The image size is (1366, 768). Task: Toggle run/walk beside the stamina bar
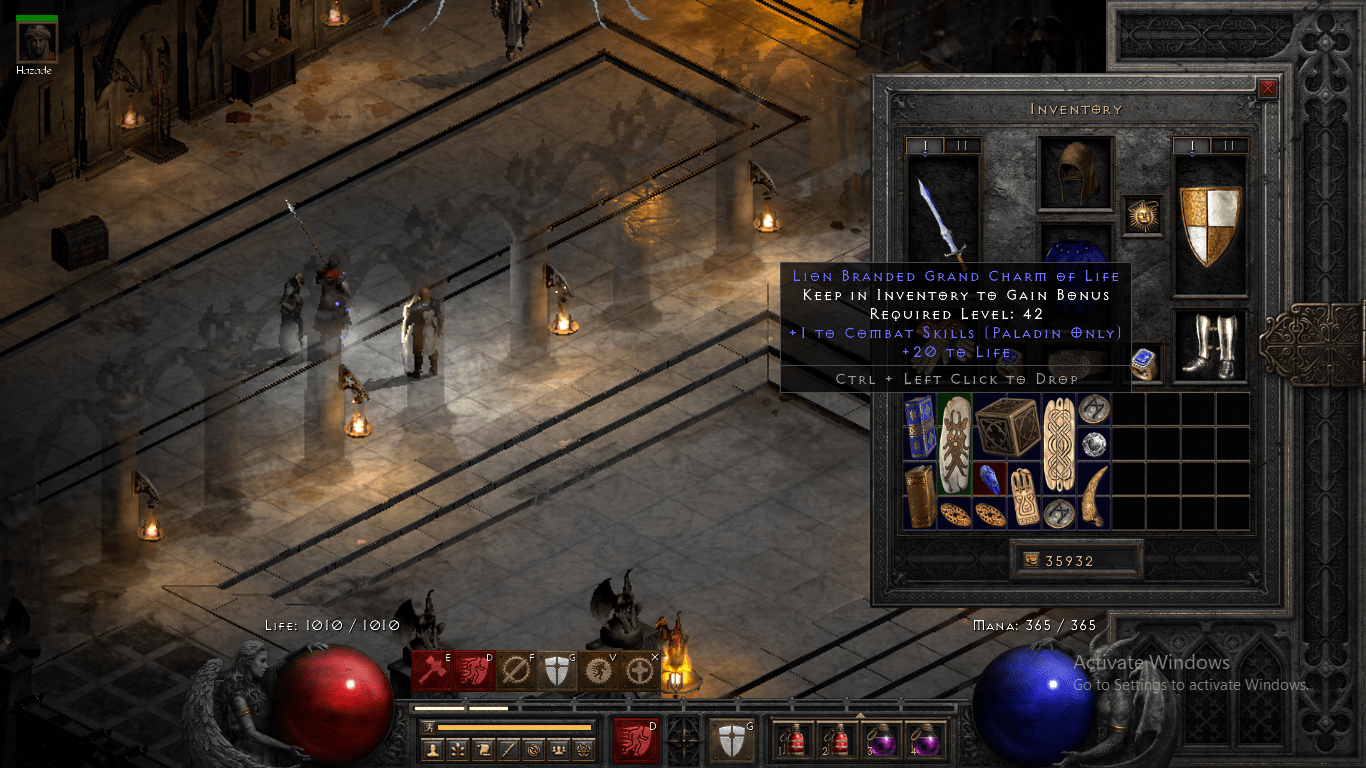(429, 727)
